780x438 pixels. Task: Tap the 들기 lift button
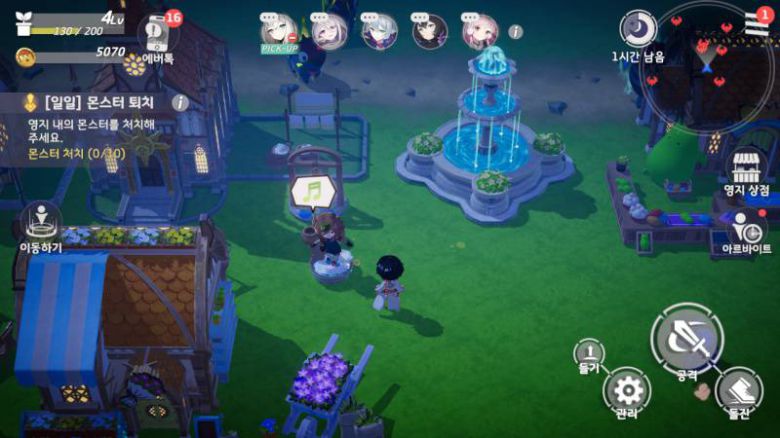point(589,356)
